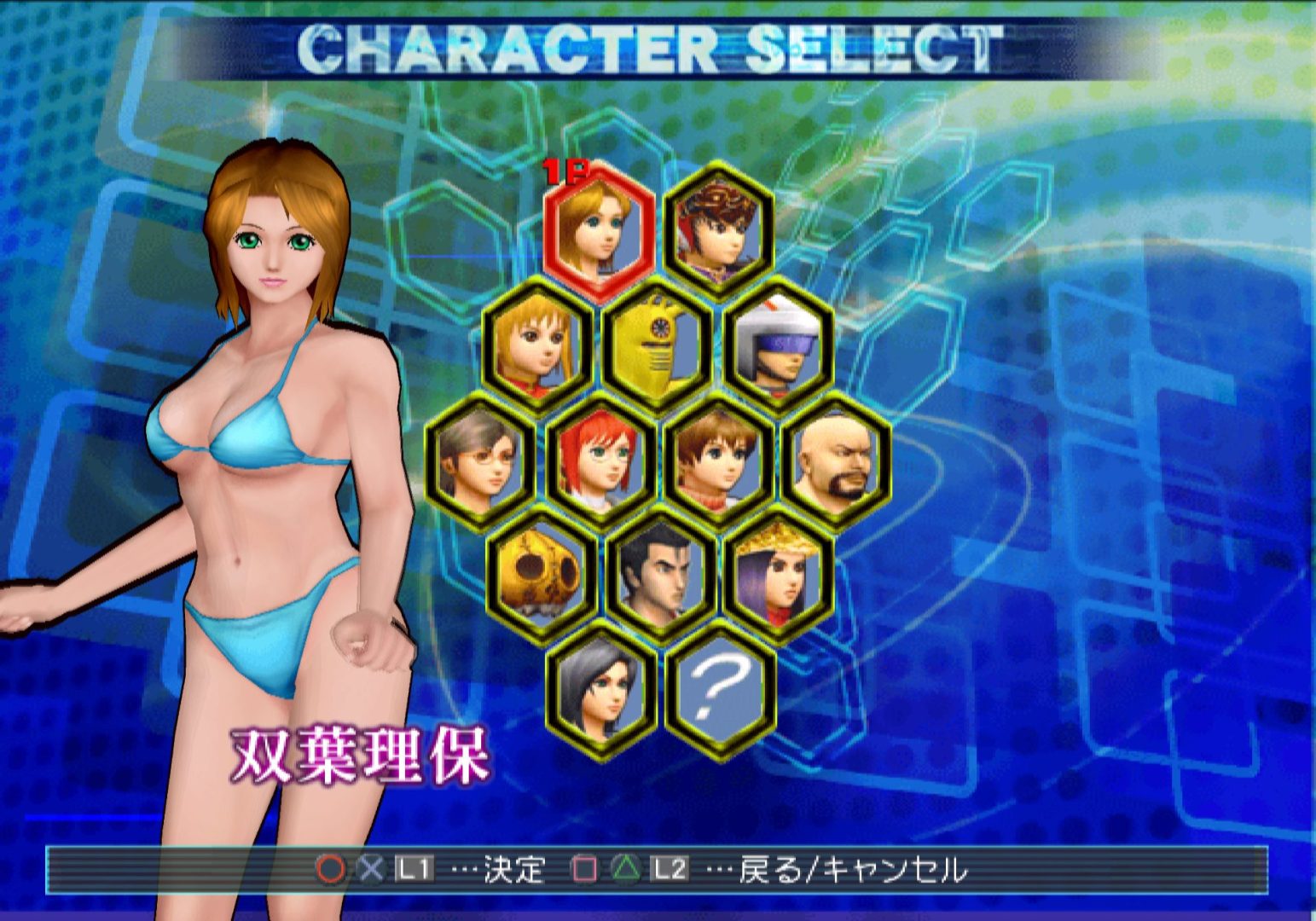Image resolution: width=1316 pixels, height=921 pixels.
Task: Choose the brown-haired boy portrait
Action: coord(718,460)
